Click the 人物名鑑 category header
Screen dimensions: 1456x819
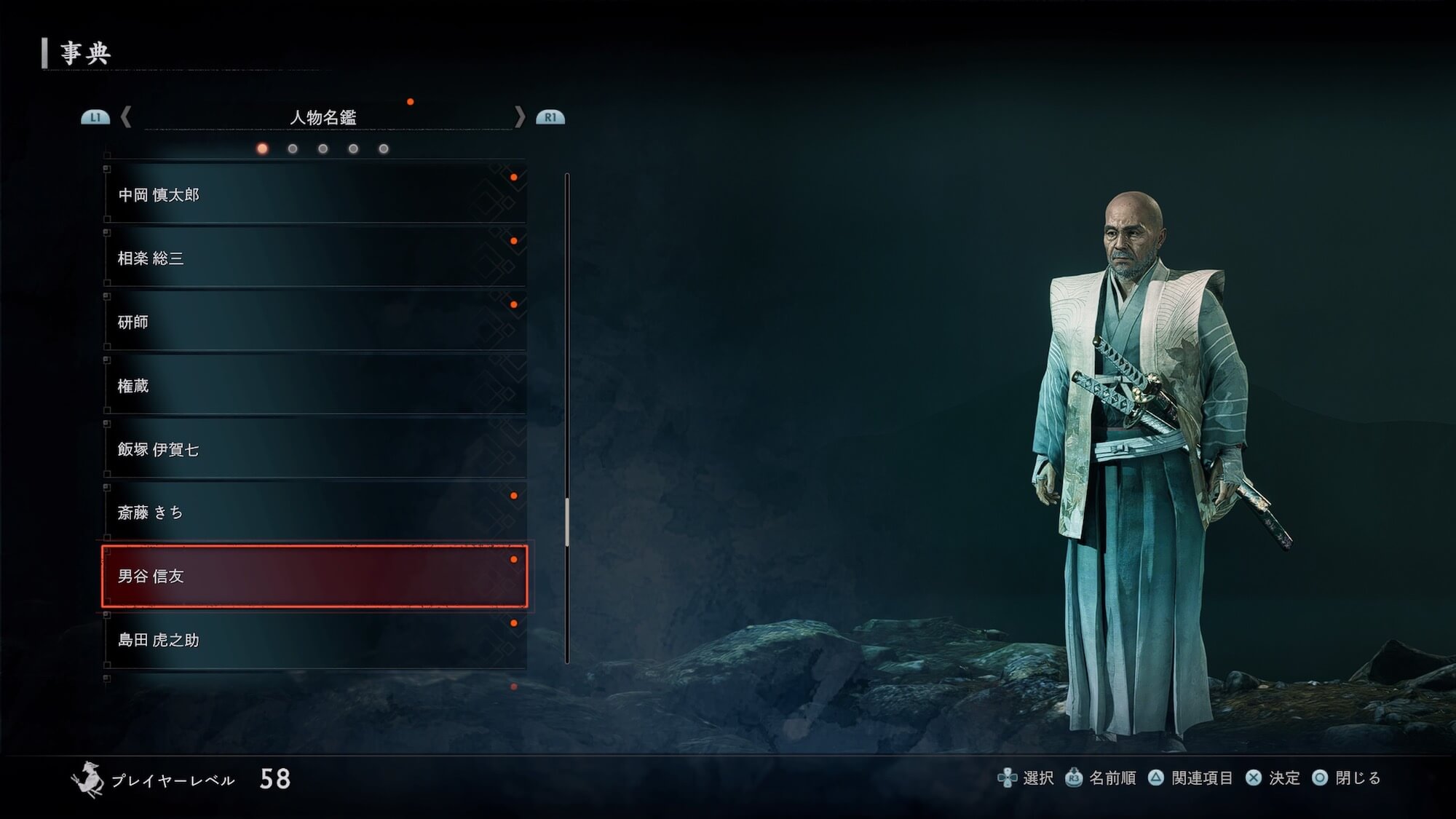(323, 117)
